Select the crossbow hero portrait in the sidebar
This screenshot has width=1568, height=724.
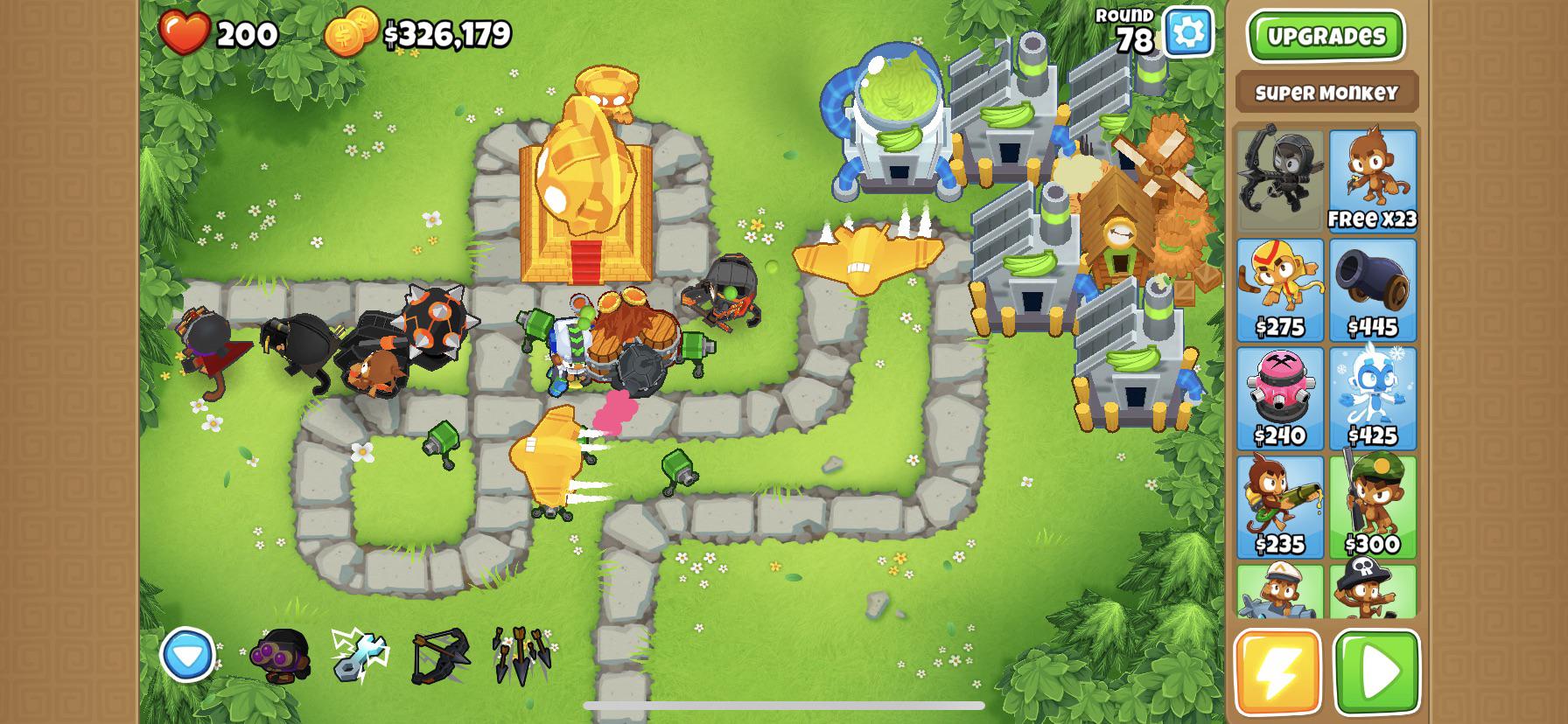[1279, 179]
